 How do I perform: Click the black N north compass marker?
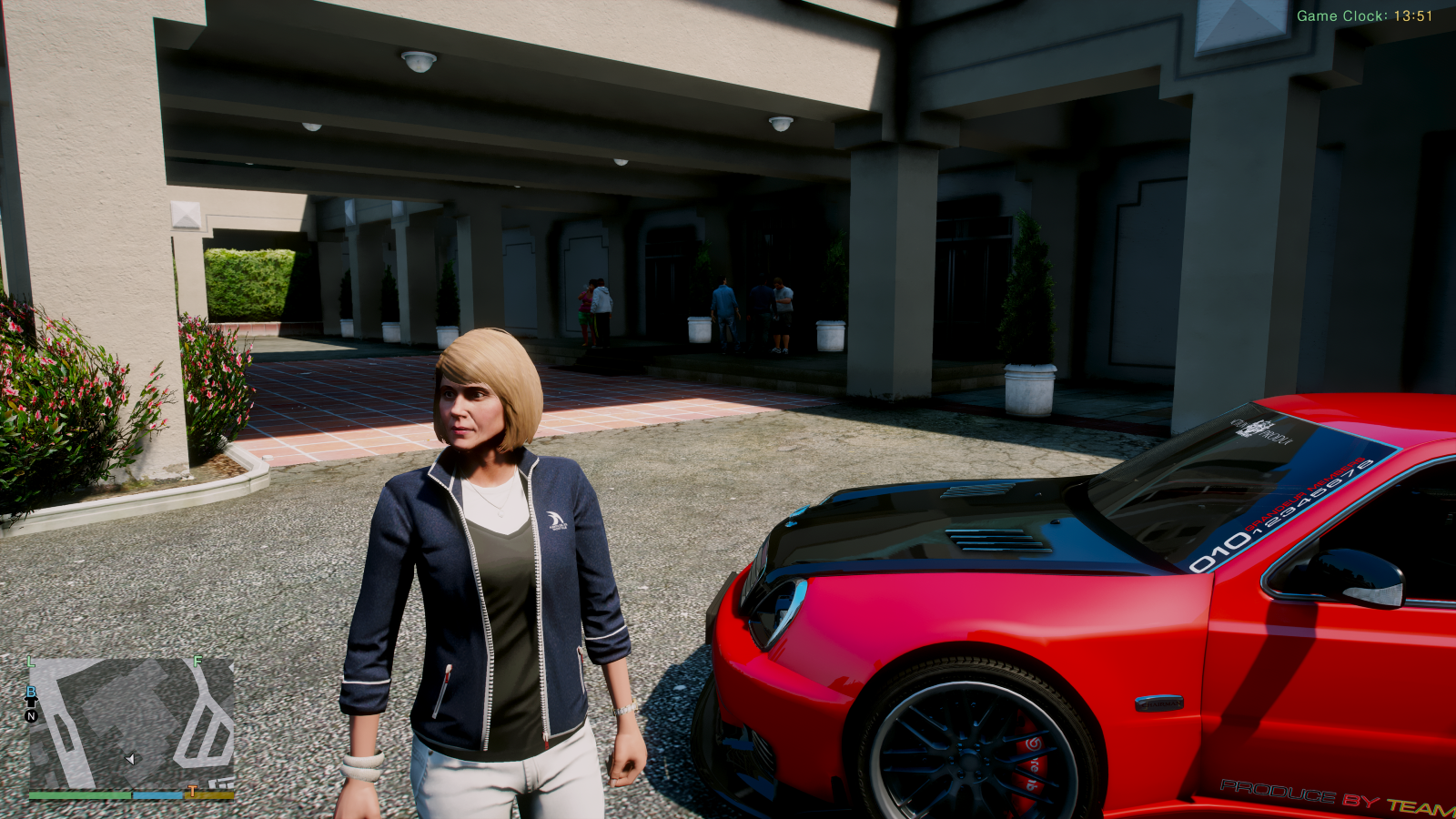31,716
